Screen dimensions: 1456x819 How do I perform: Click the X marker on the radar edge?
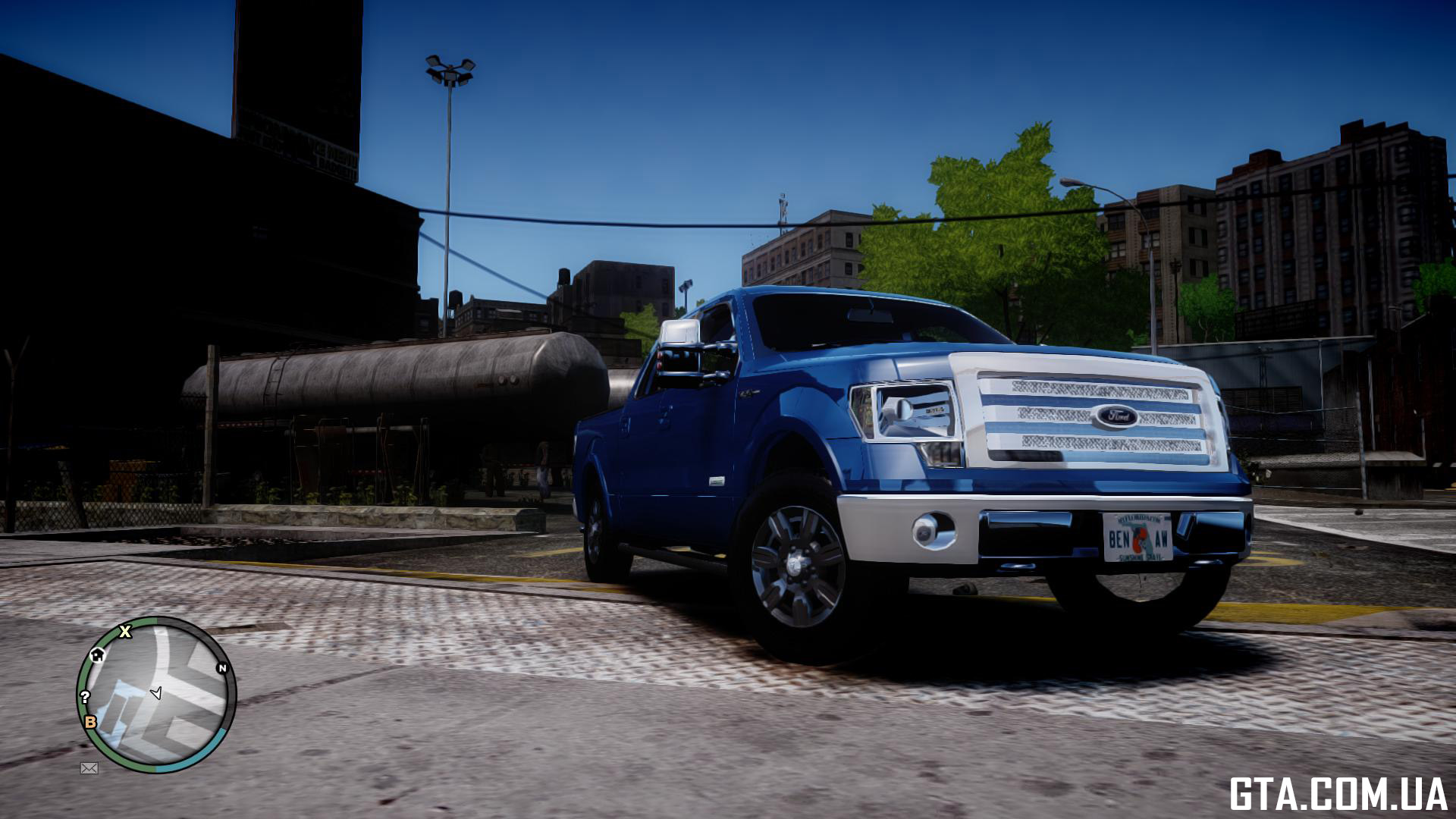point(125,631)
